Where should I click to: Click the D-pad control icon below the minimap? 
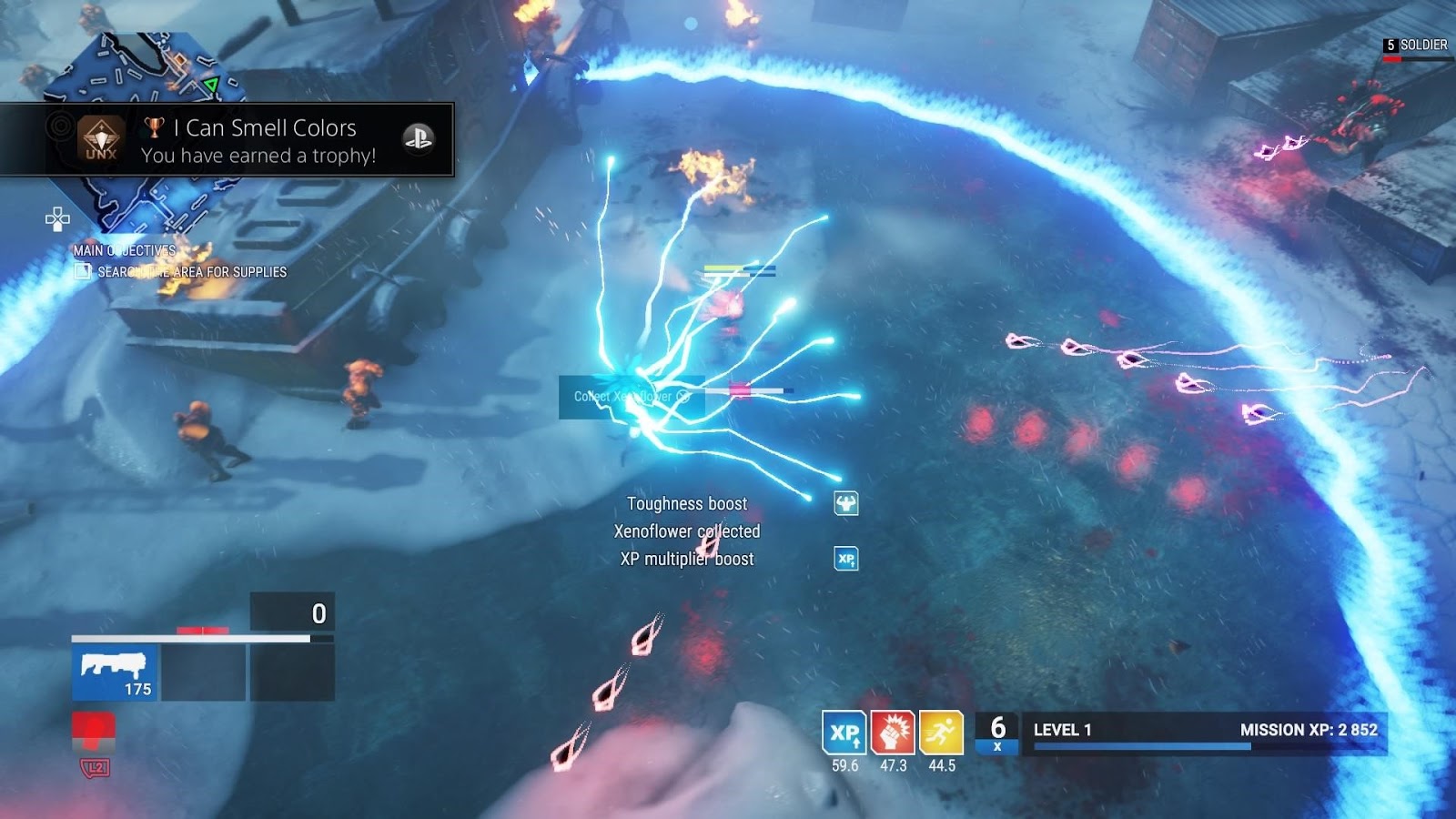[57, 217]
